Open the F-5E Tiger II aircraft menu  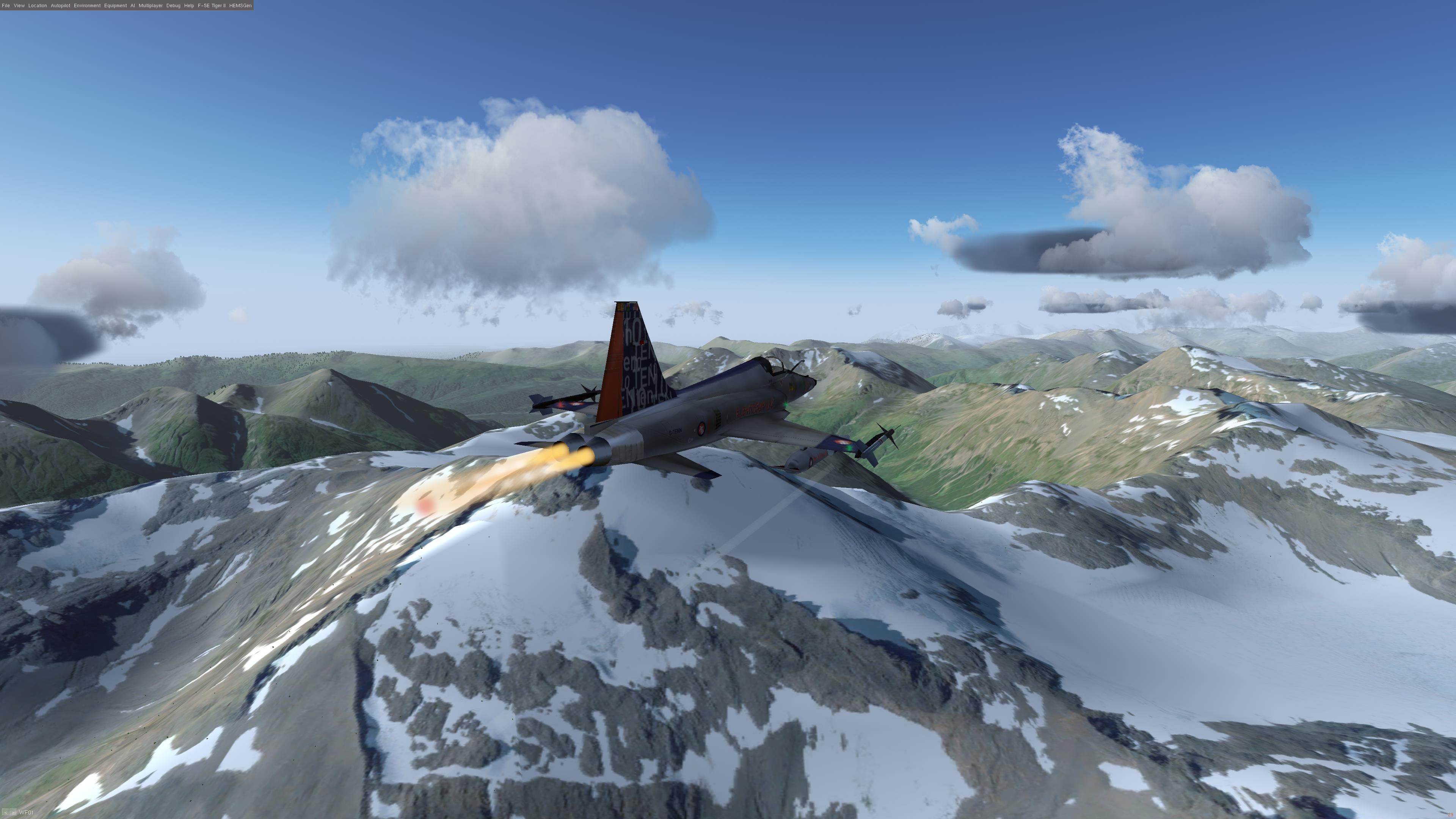212,6
